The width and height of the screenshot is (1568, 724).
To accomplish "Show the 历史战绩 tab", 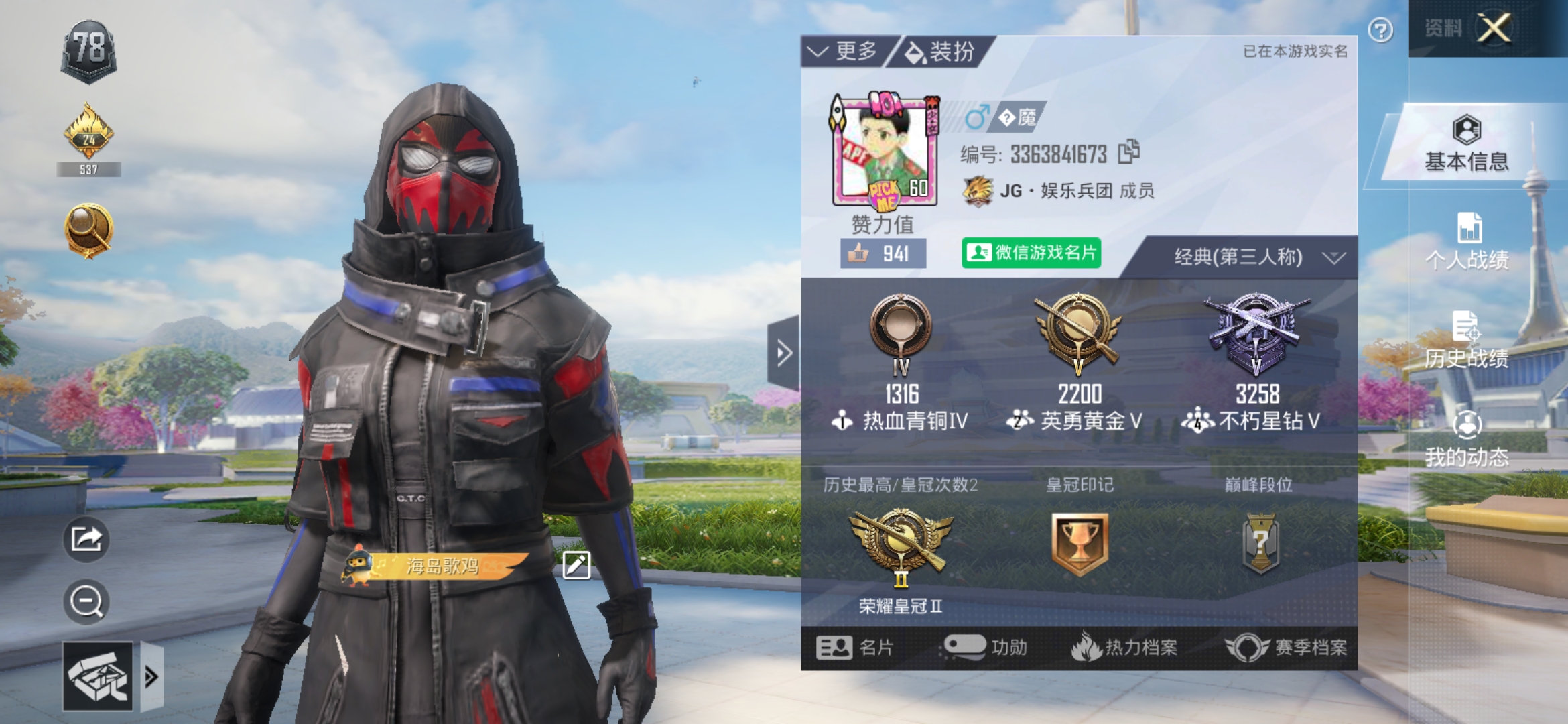I will click(1467, 341).
